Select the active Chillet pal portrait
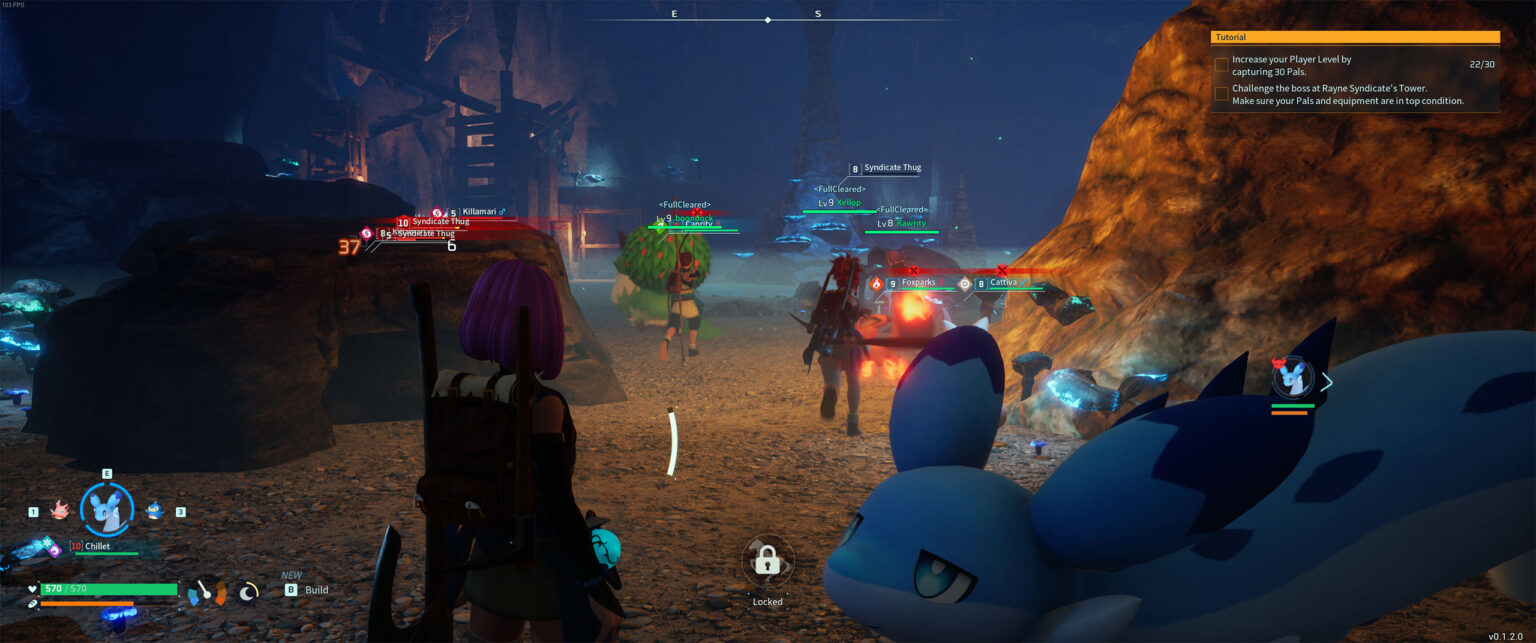 pos(107,509)
